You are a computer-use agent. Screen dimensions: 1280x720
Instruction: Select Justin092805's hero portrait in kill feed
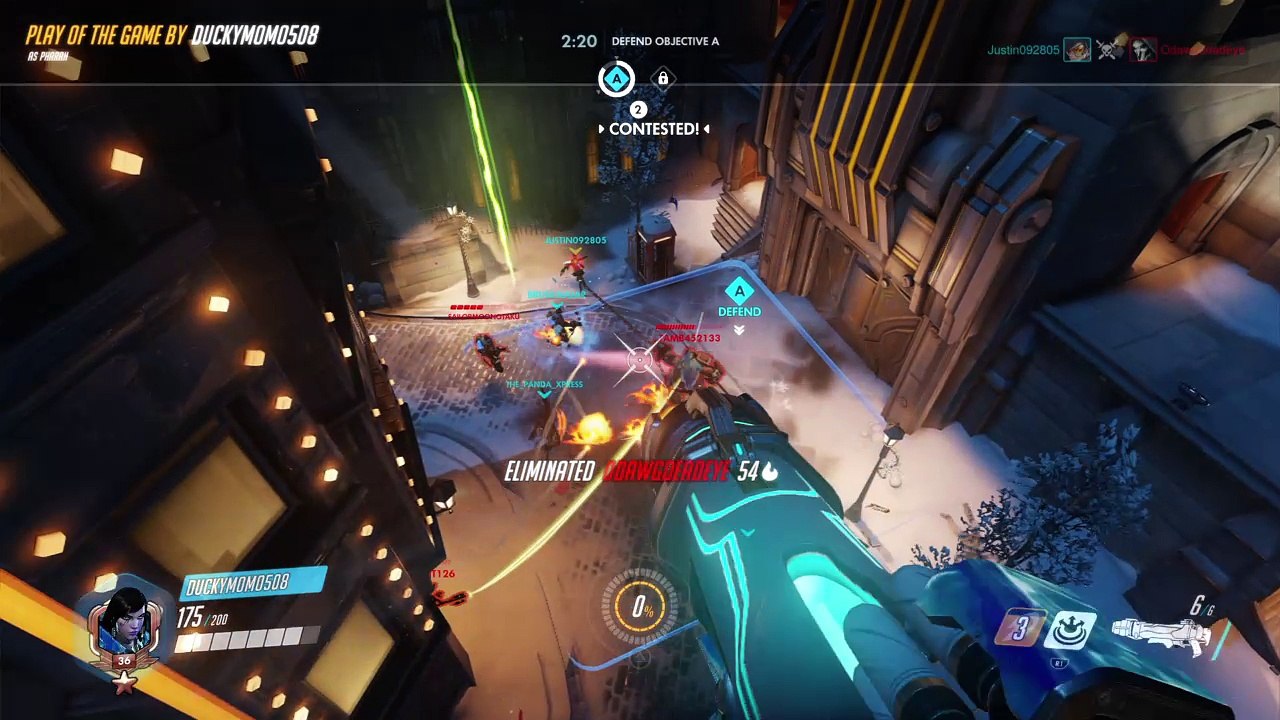1077,50
